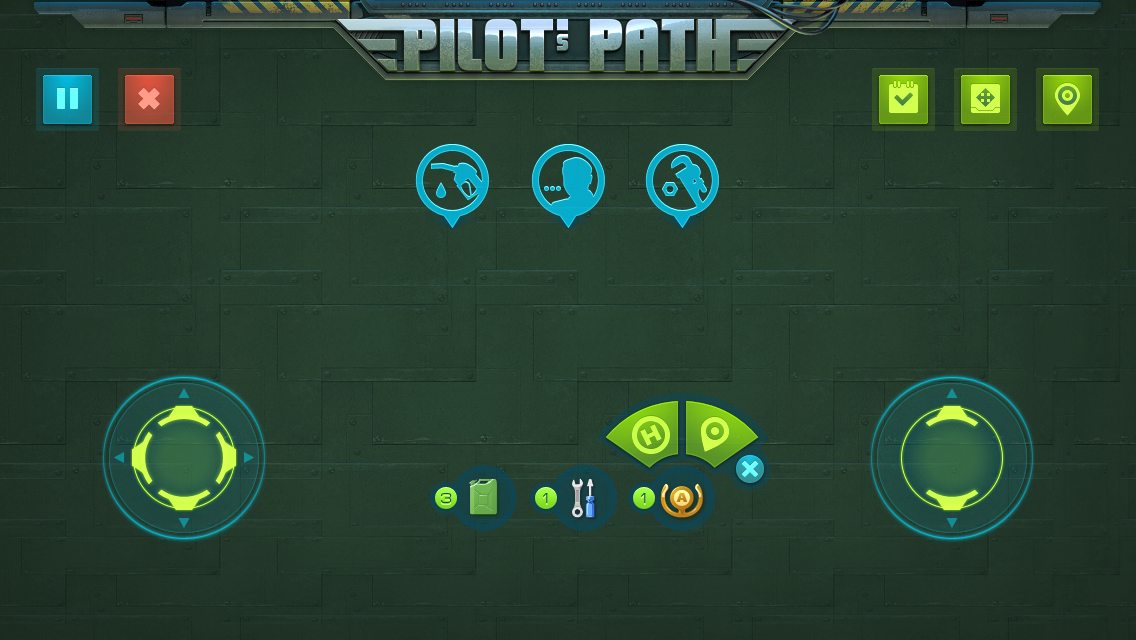Select the fuel pump marker

pos(452,182)
